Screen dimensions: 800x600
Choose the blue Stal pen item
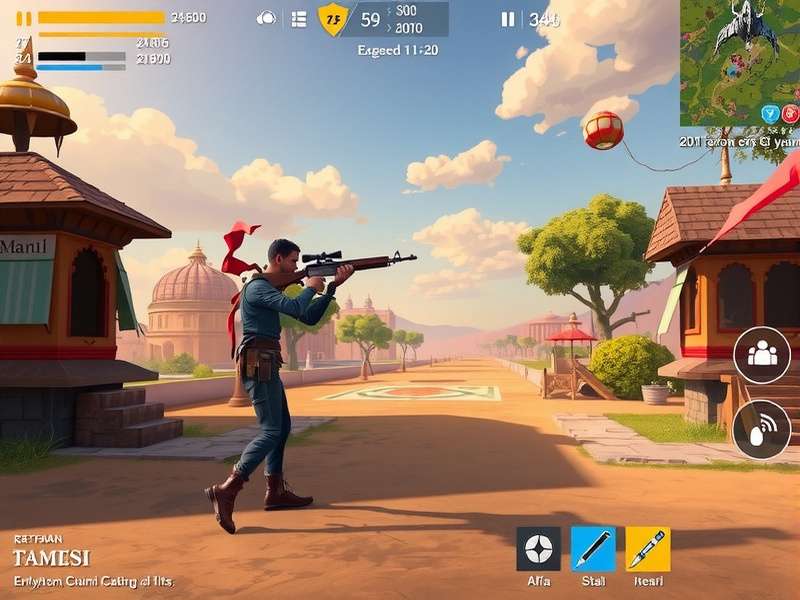pos(593,549)
